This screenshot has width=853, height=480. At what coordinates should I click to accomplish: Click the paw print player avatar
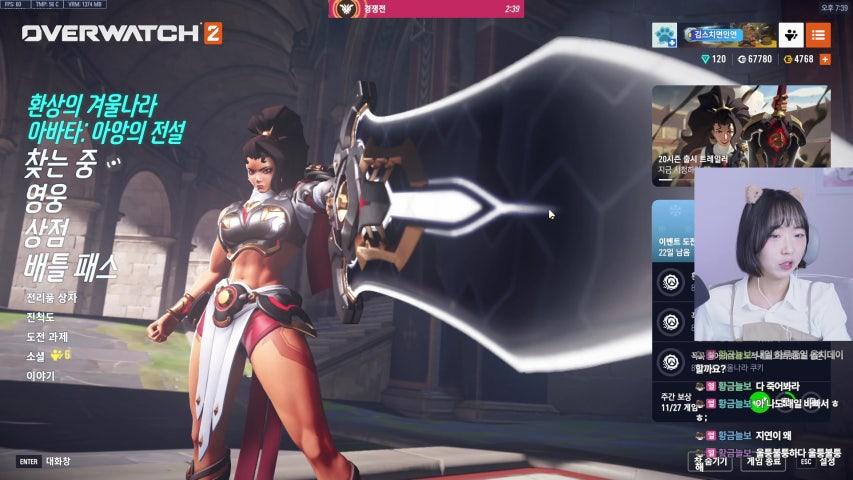point(665,36)
